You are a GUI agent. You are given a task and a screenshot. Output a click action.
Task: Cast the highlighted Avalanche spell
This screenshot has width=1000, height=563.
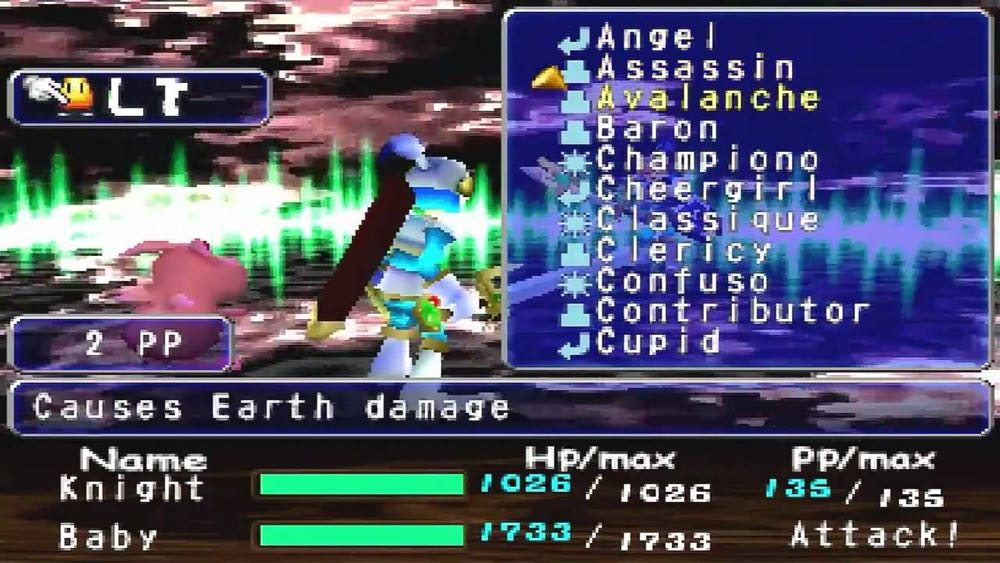click(x=708, y=98)
